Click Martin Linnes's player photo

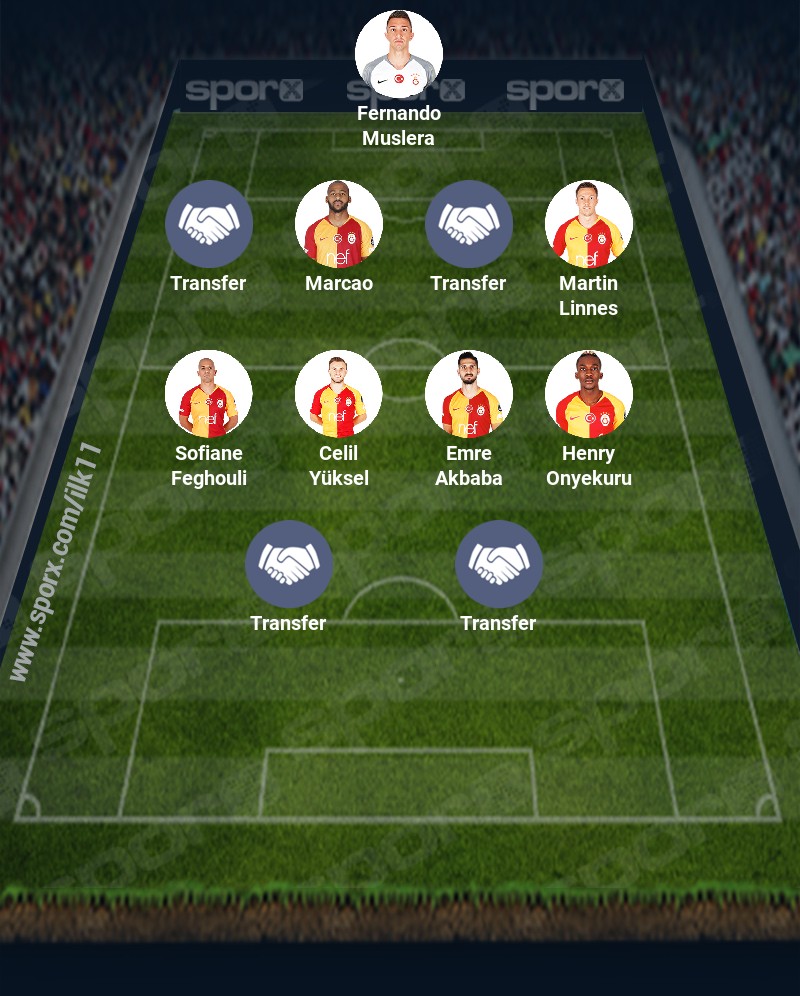(x=589, y=224)
